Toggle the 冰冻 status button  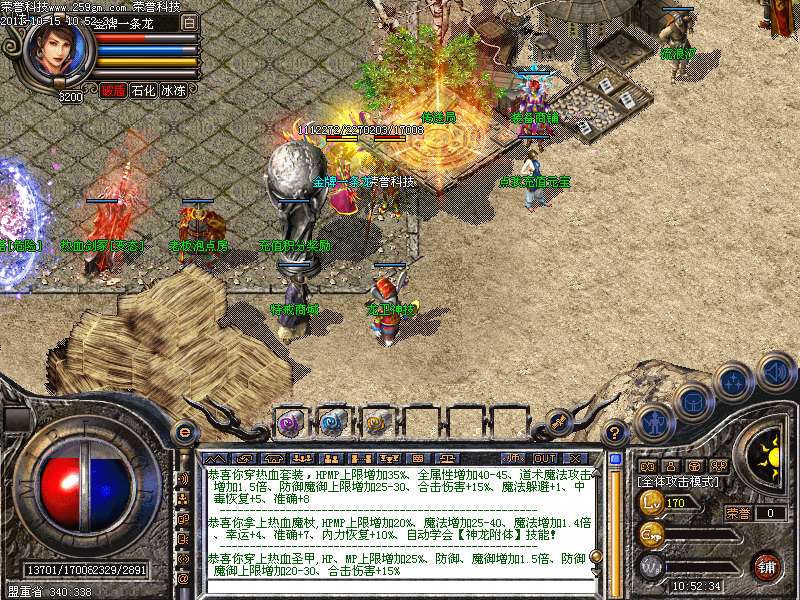(173, 90)
